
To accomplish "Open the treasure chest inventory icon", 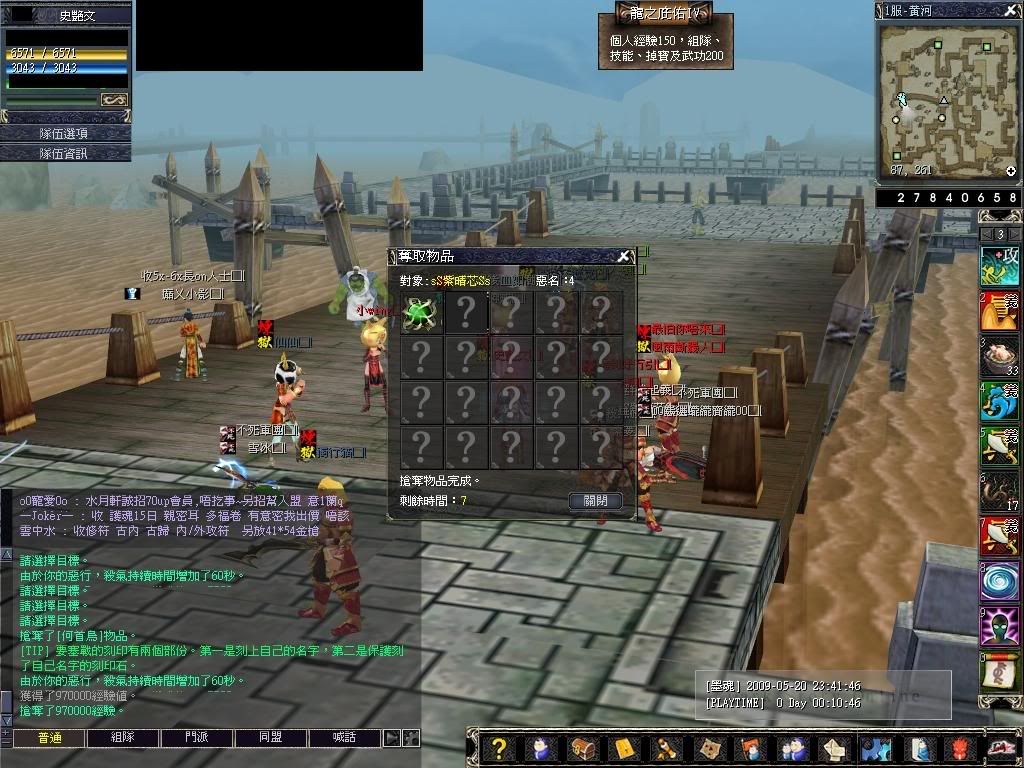I will [582, 748].
